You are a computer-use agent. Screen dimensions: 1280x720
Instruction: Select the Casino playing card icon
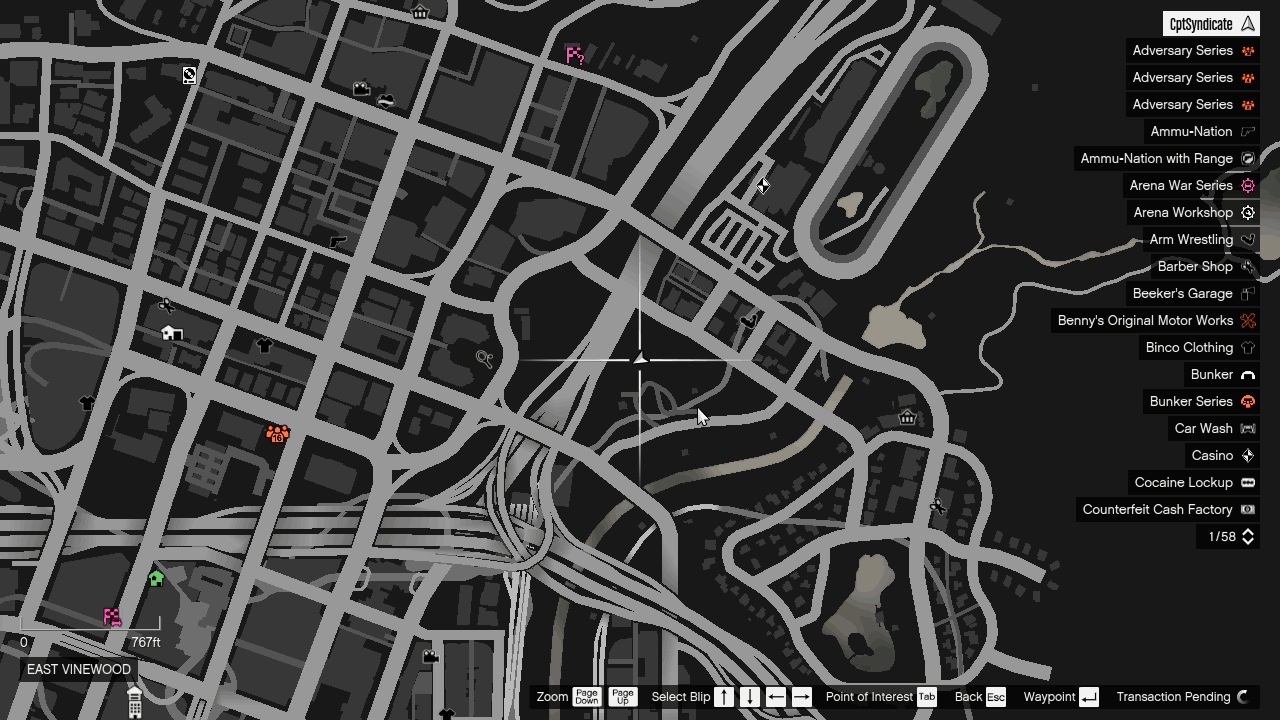pos(1247,455)
